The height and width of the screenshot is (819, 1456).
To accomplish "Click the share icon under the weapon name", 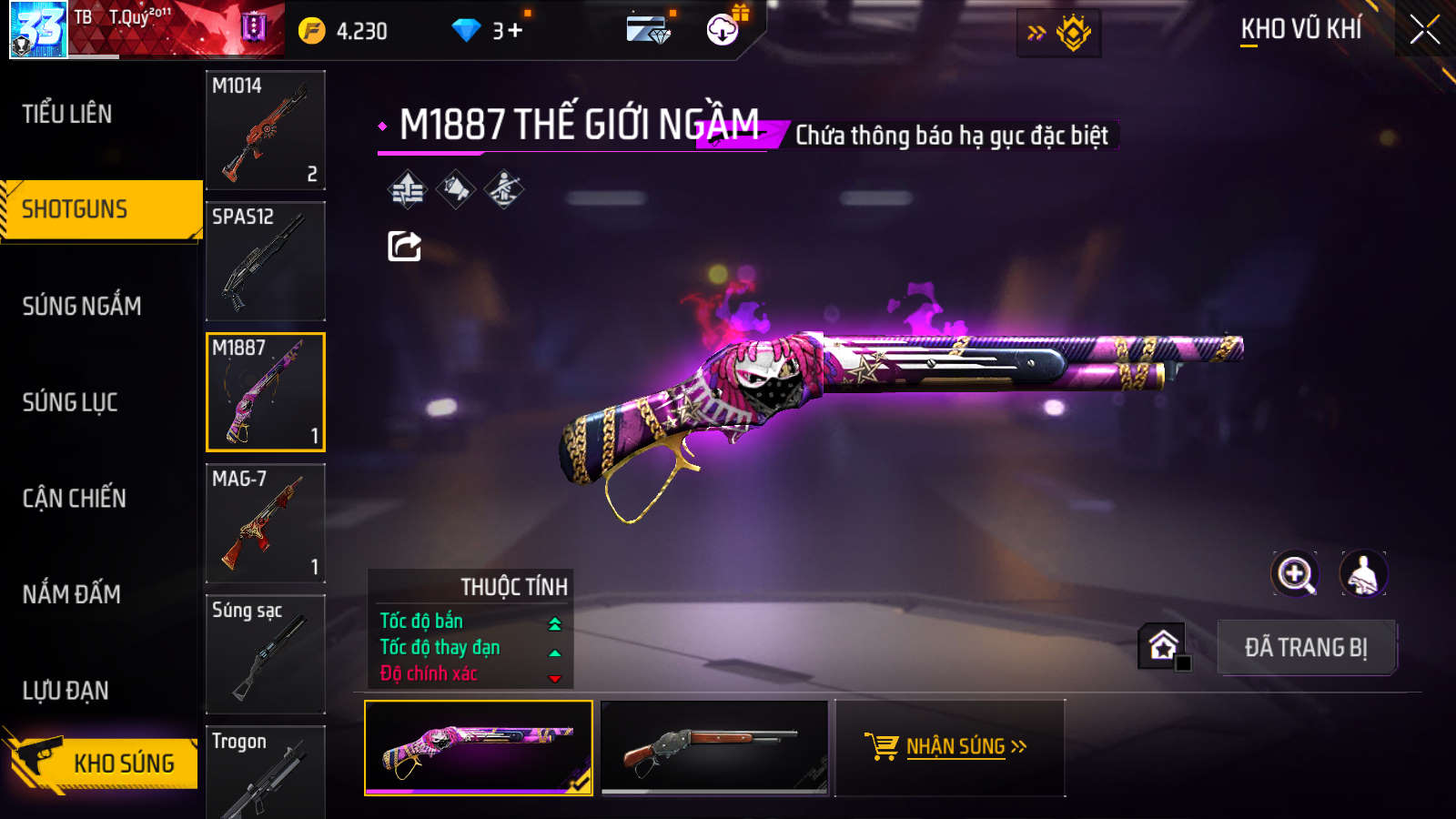I will tap(404, 246).
